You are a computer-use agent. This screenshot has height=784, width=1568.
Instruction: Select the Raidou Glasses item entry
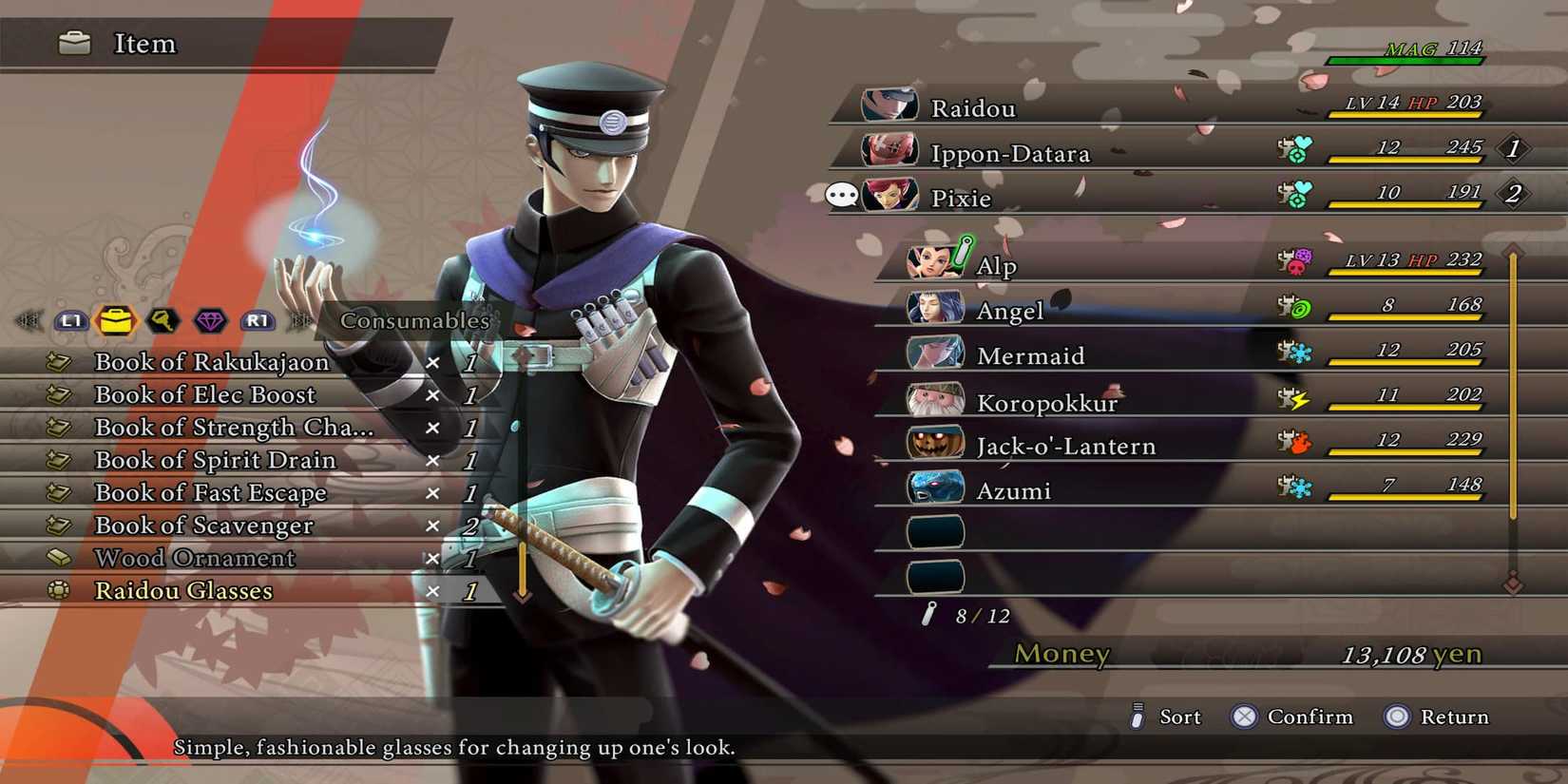point(182,590)
